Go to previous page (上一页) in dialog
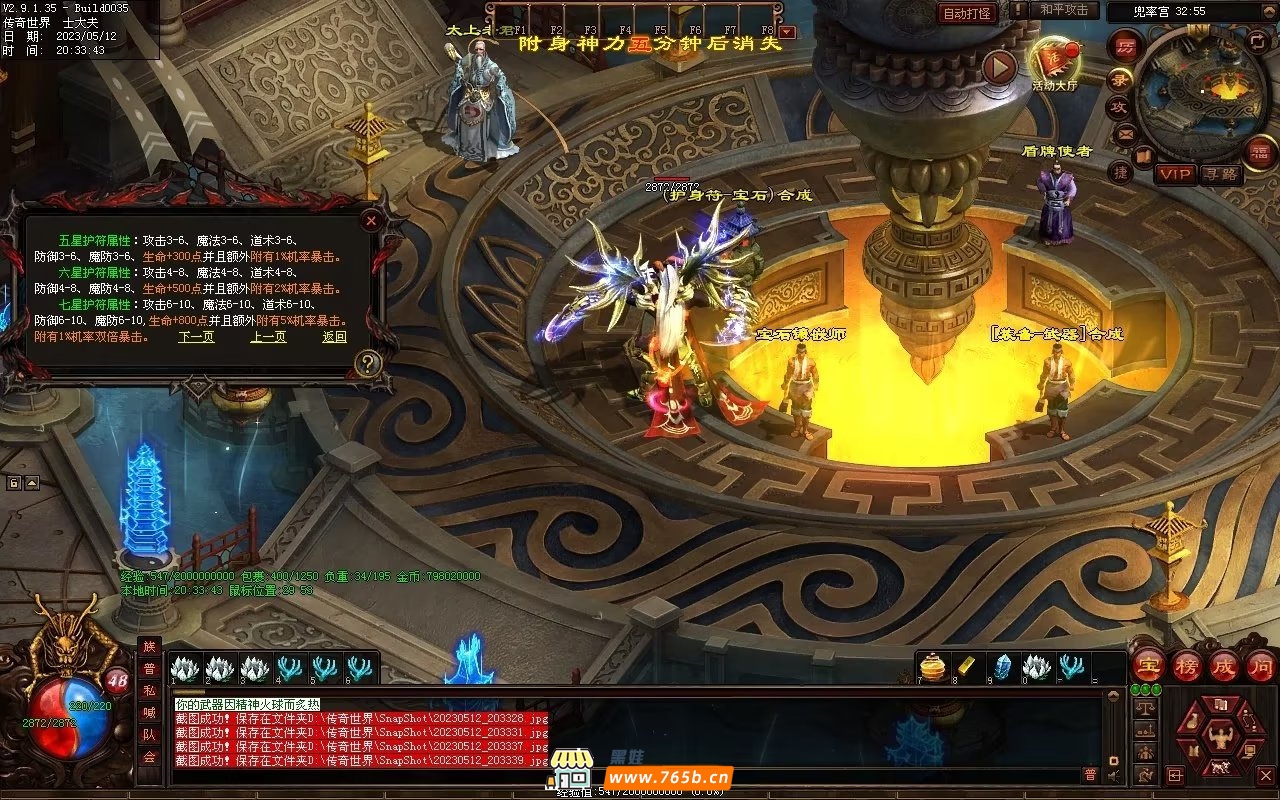Screen dimensions: 1280x800 [268, 337]
